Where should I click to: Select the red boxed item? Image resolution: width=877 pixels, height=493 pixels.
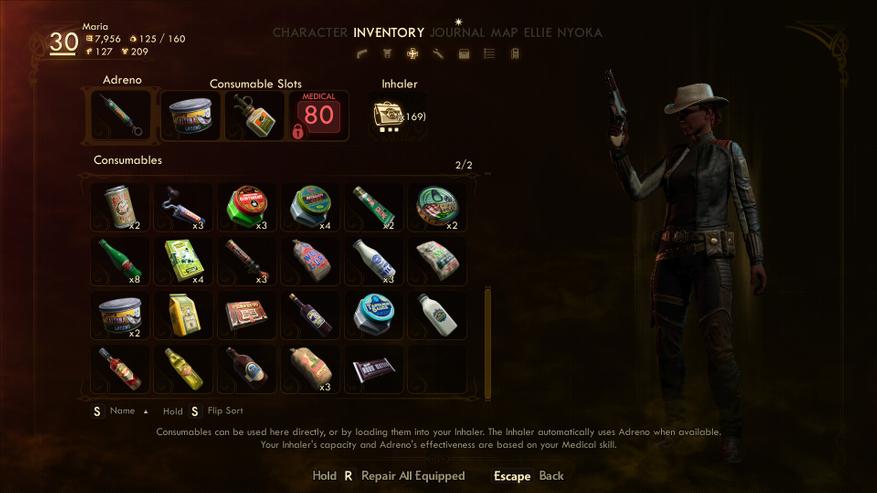tap(247, 315)
